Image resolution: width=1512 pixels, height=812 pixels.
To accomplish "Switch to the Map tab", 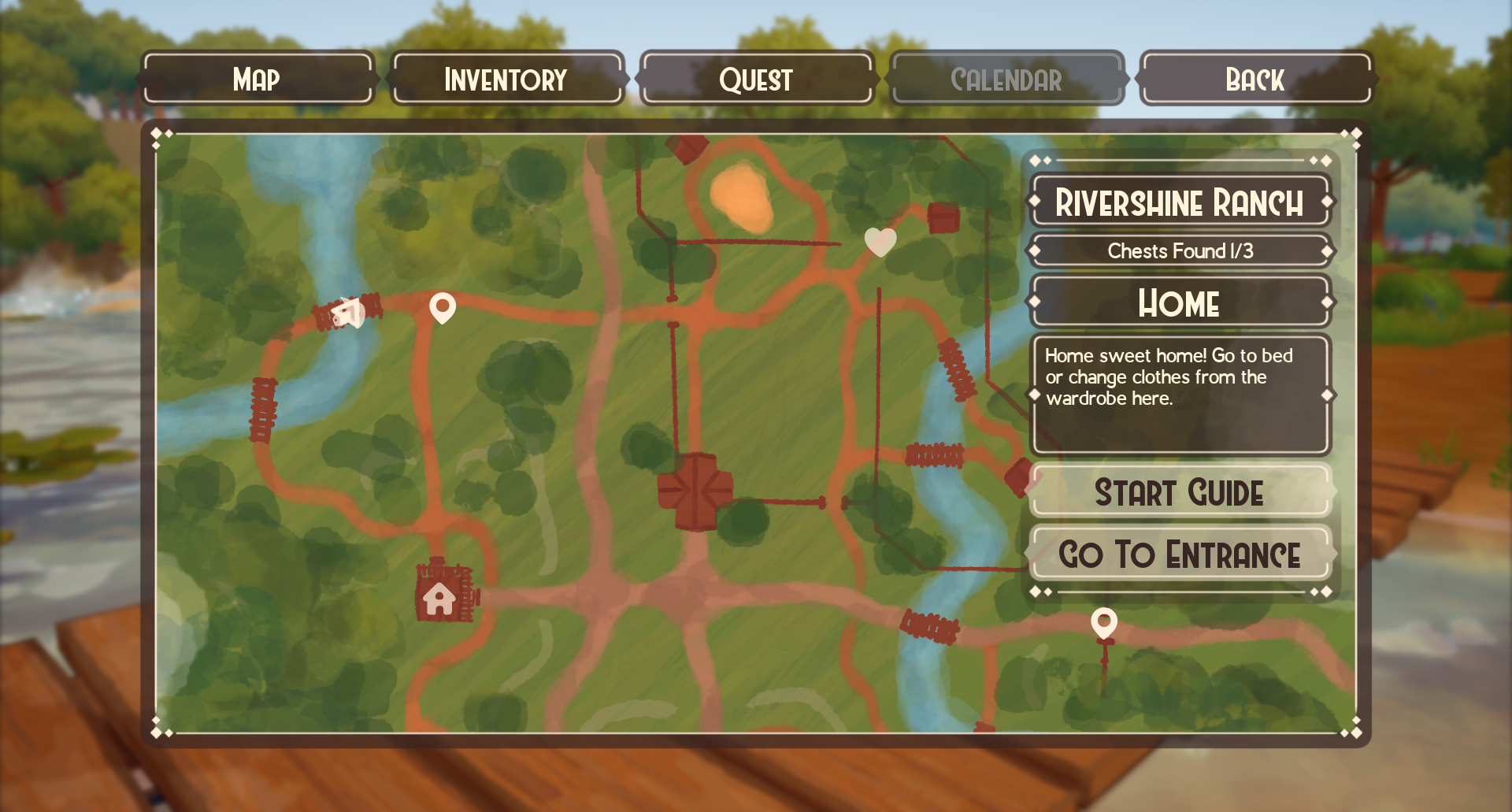I will pos(256,79).
